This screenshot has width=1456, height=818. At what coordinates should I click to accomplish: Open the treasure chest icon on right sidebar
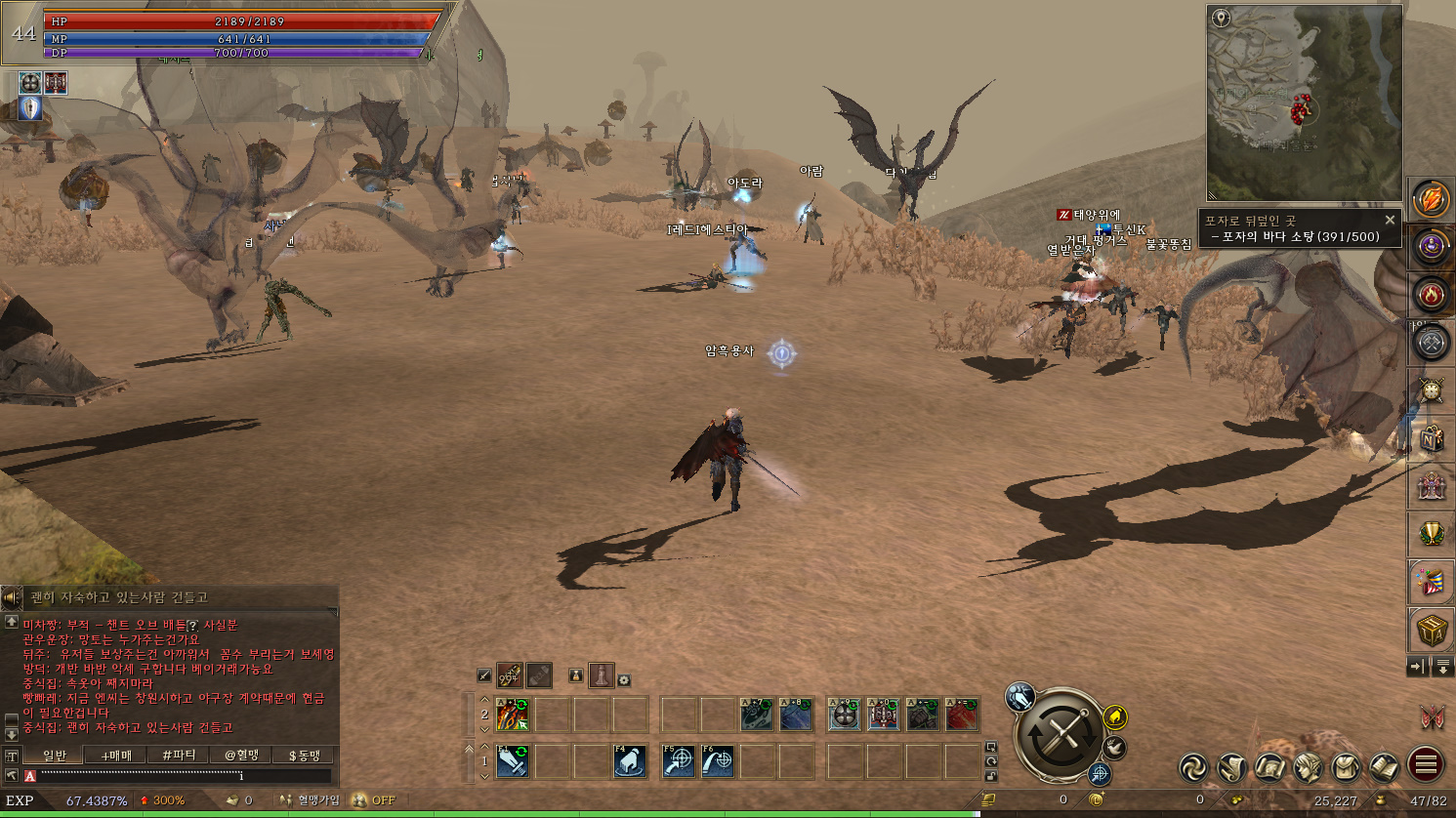click(1431, 631)
